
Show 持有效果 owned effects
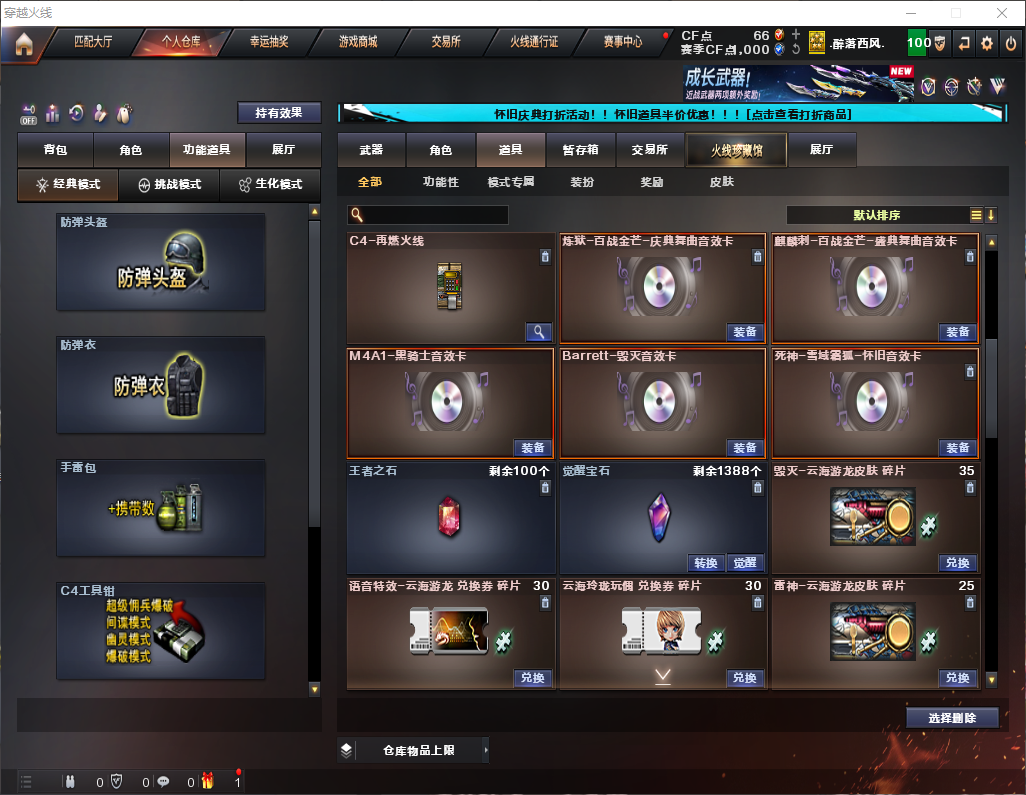pyautogui.click(x=279, y=113)
